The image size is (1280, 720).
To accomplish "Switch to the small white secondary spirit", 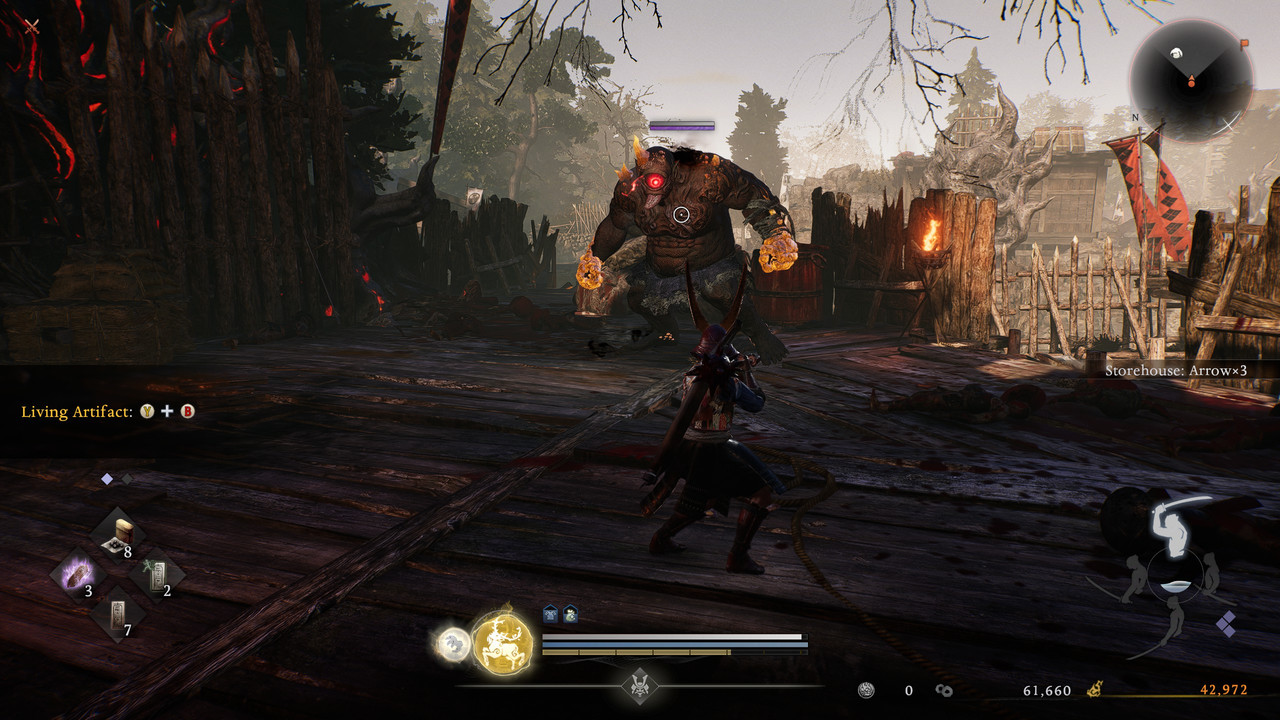I will [x=453, y=644].
